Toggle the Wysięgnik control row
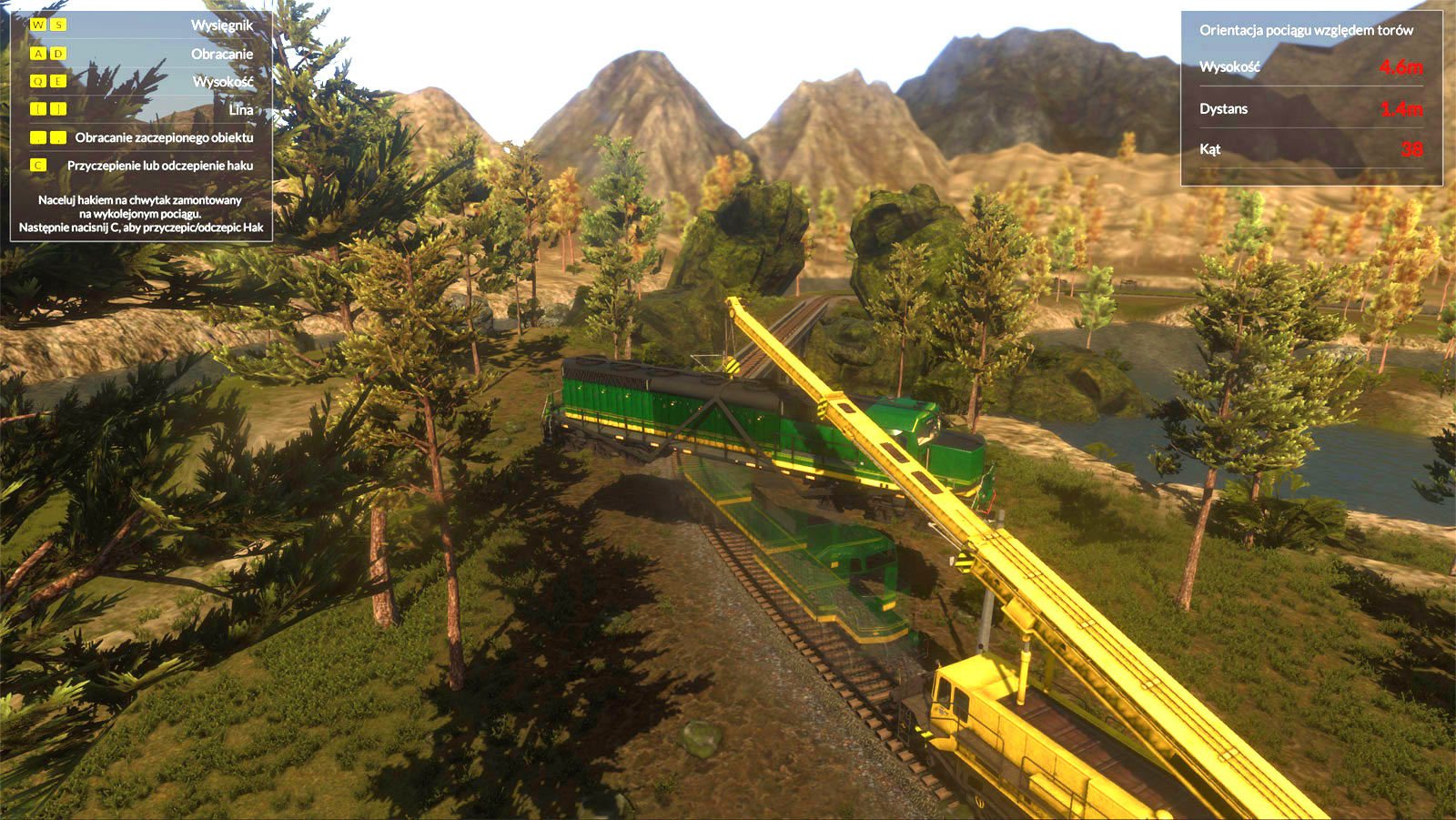This screenshot has height=820, width=1456. [141, 25]
